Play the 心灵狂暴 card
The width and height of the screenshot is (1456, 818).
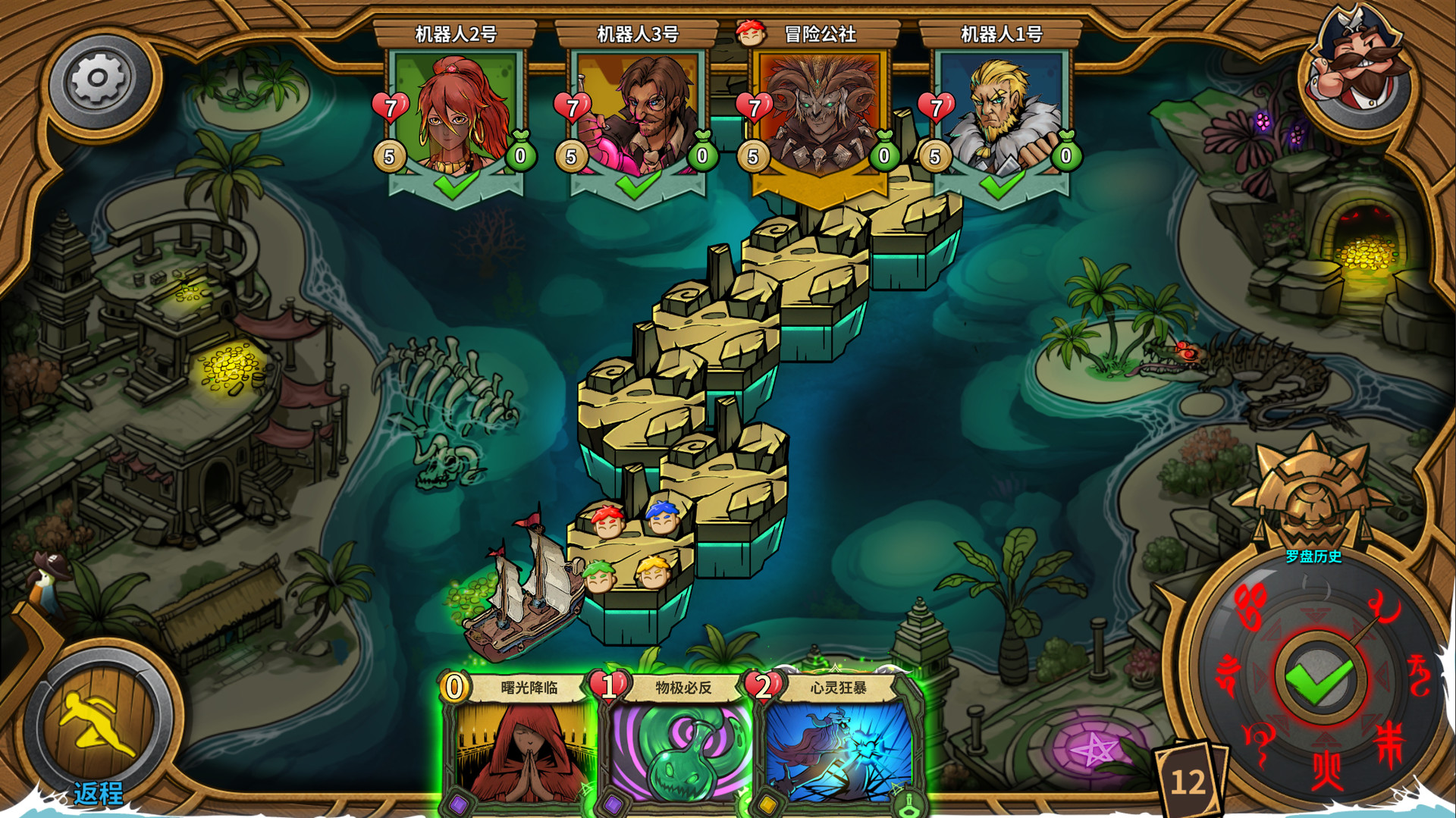pyautogui.click(x=836, y=747)
